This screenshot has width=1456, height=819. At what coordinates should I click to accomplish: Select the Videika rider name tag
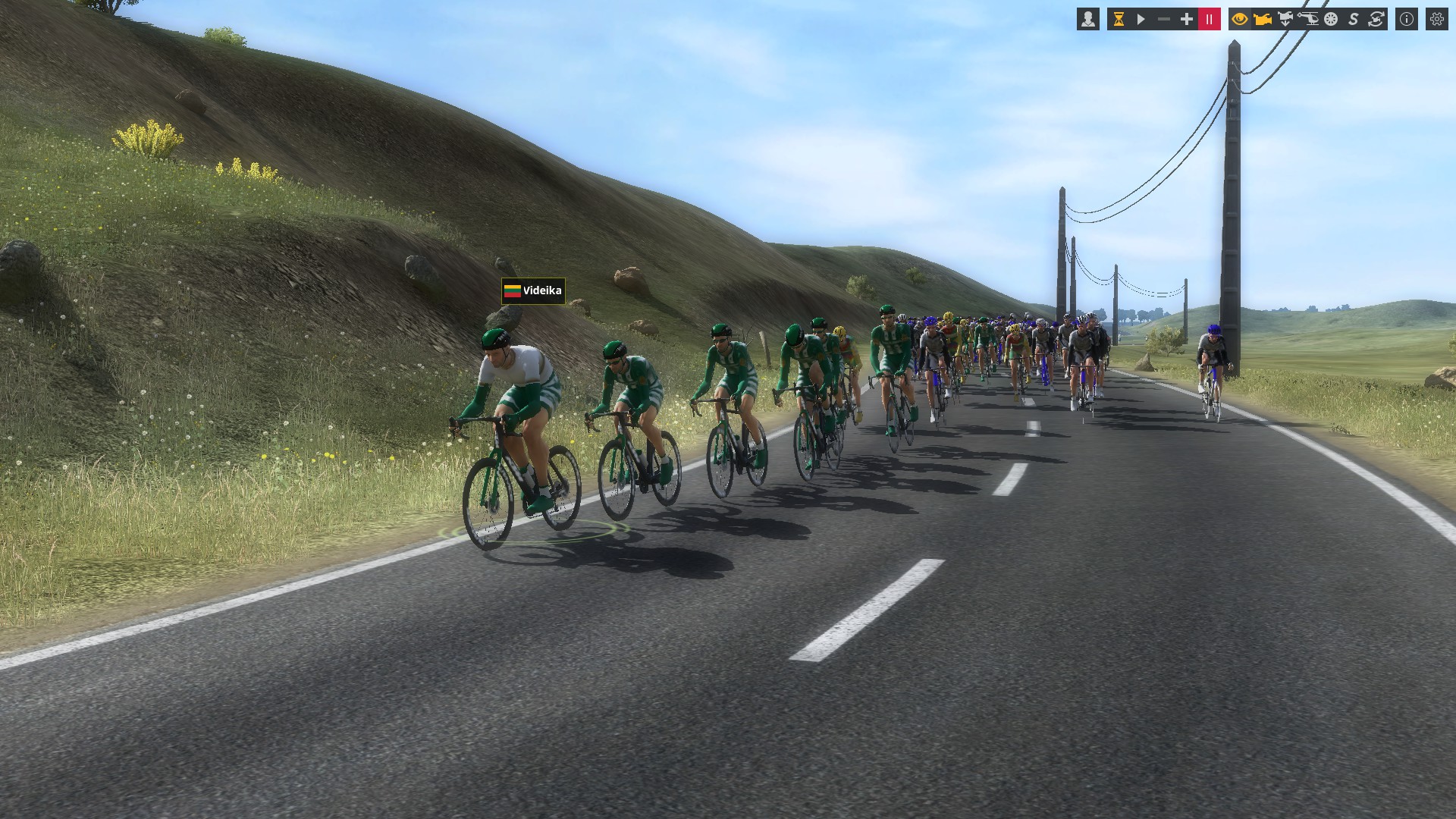(x=533, y=290)
